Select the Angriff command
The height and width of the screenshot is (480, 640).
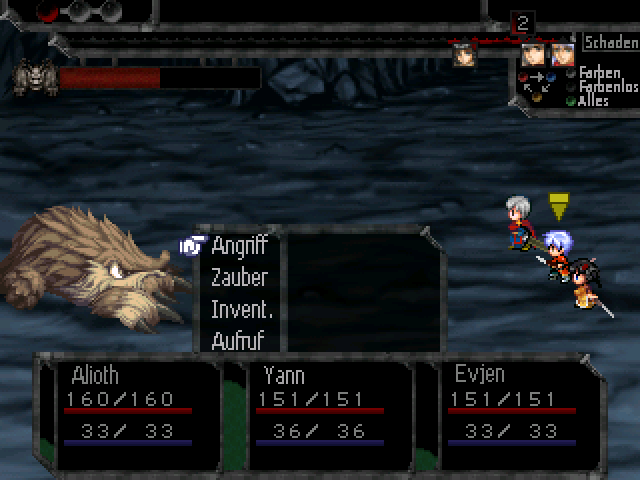[x=239, y=246]
